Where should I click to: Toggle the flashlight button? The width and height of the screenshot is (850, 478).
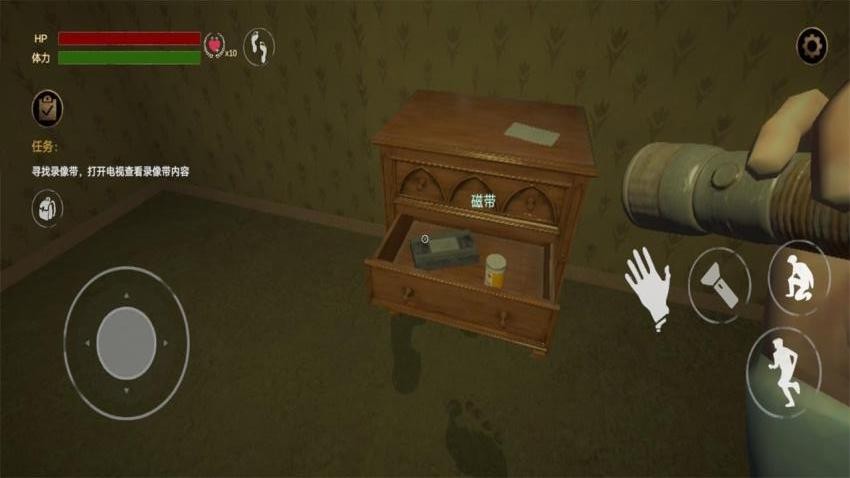tap(718, 284)
